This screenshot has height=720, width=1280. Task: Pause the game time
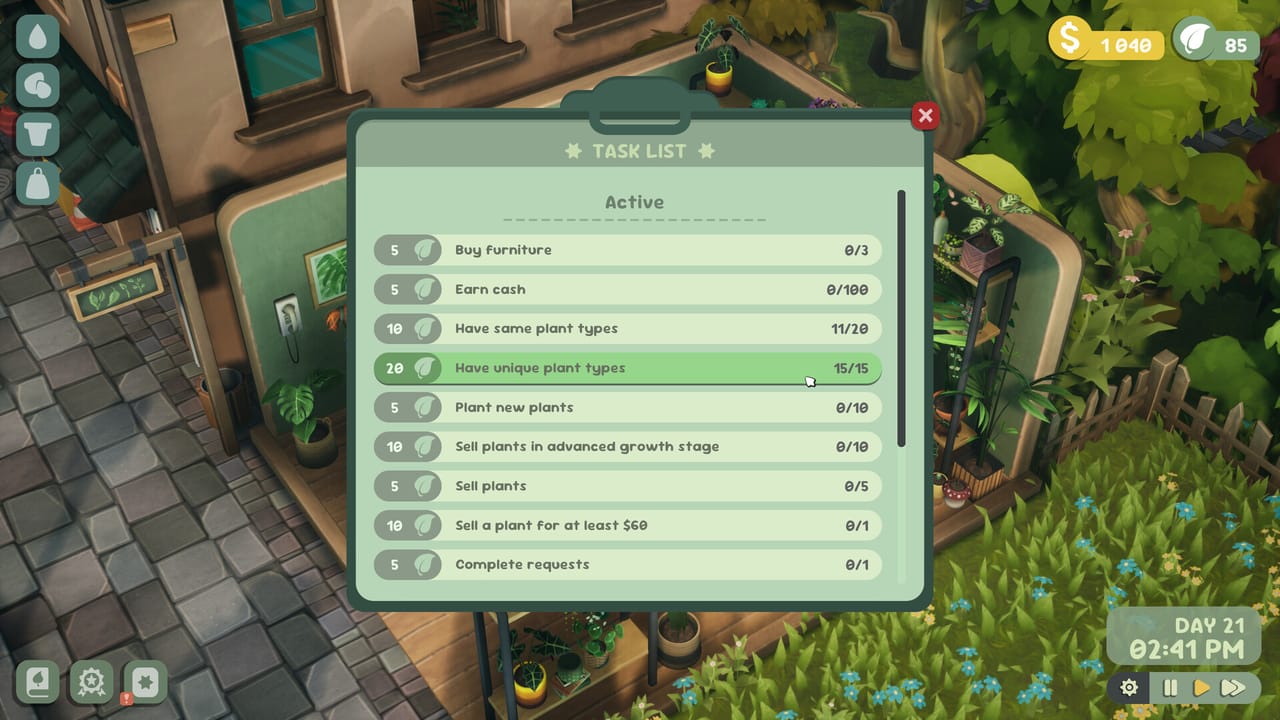1169,688
